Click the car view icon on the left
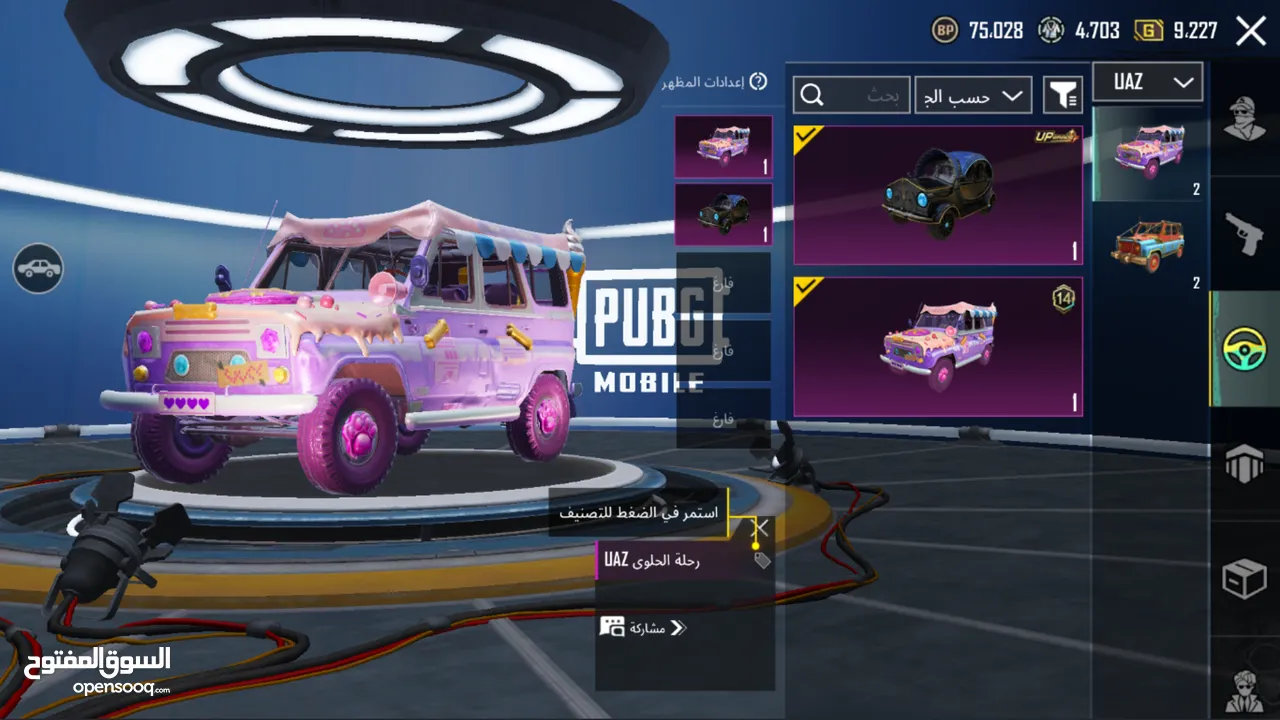This screenshot has width=1280, height=720. (38, 268)
